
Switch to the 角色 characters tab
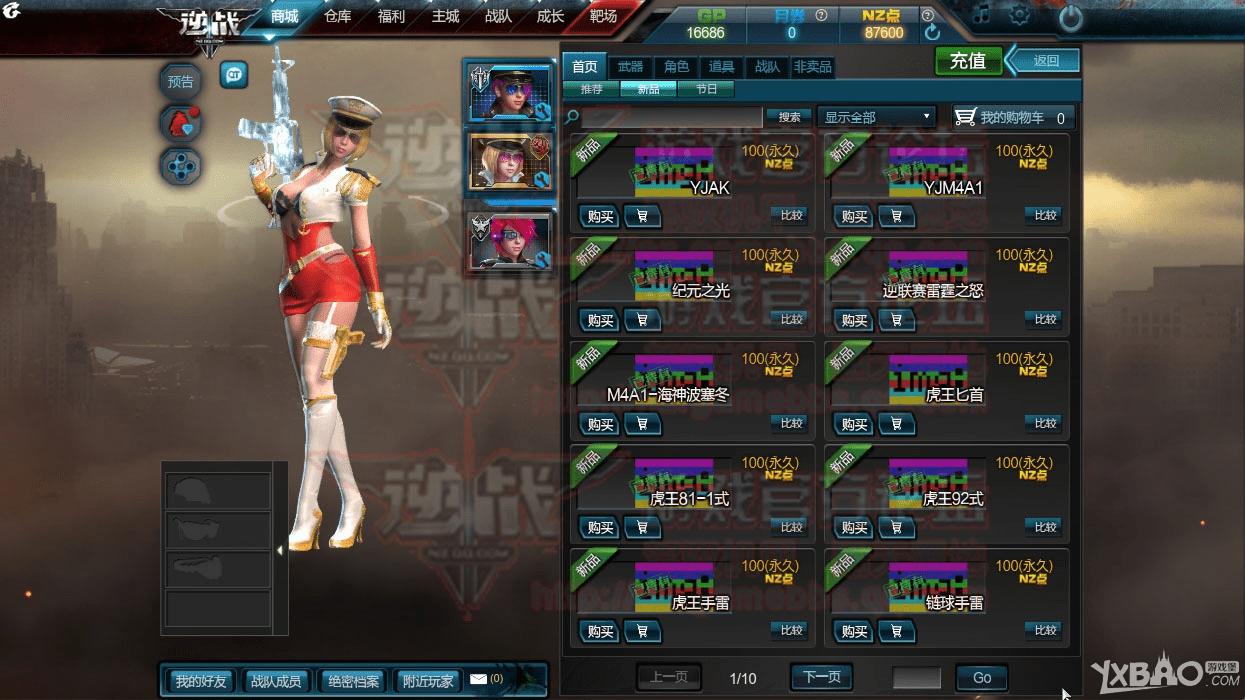coord(676,67)
